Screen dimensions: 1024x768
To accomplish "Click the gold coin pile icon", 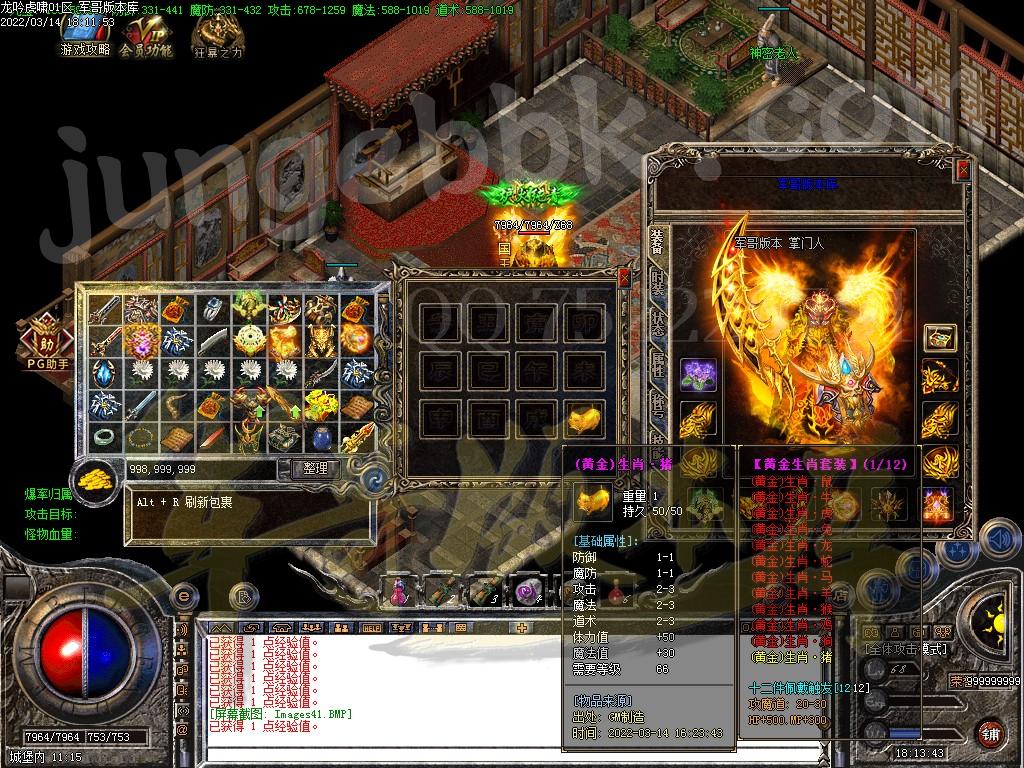I will coord(96,476).
